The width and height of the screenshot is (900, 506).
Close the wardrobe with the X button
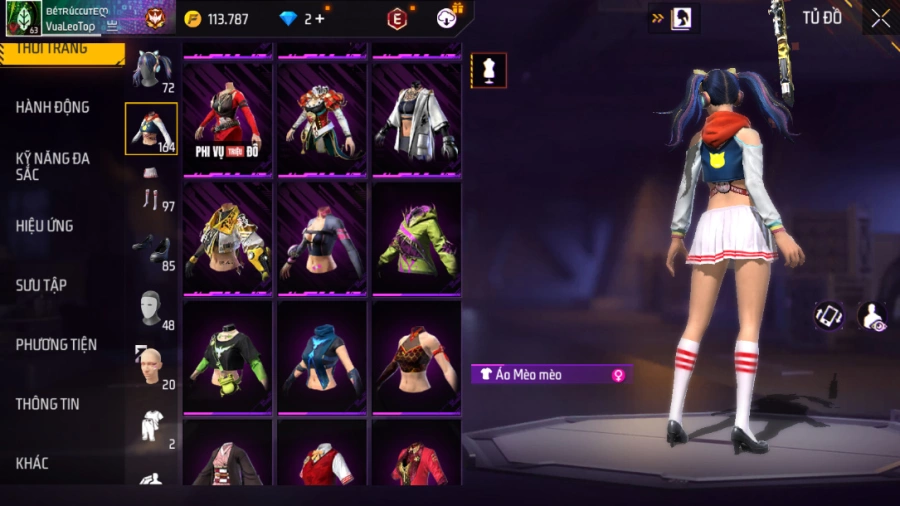879,18
